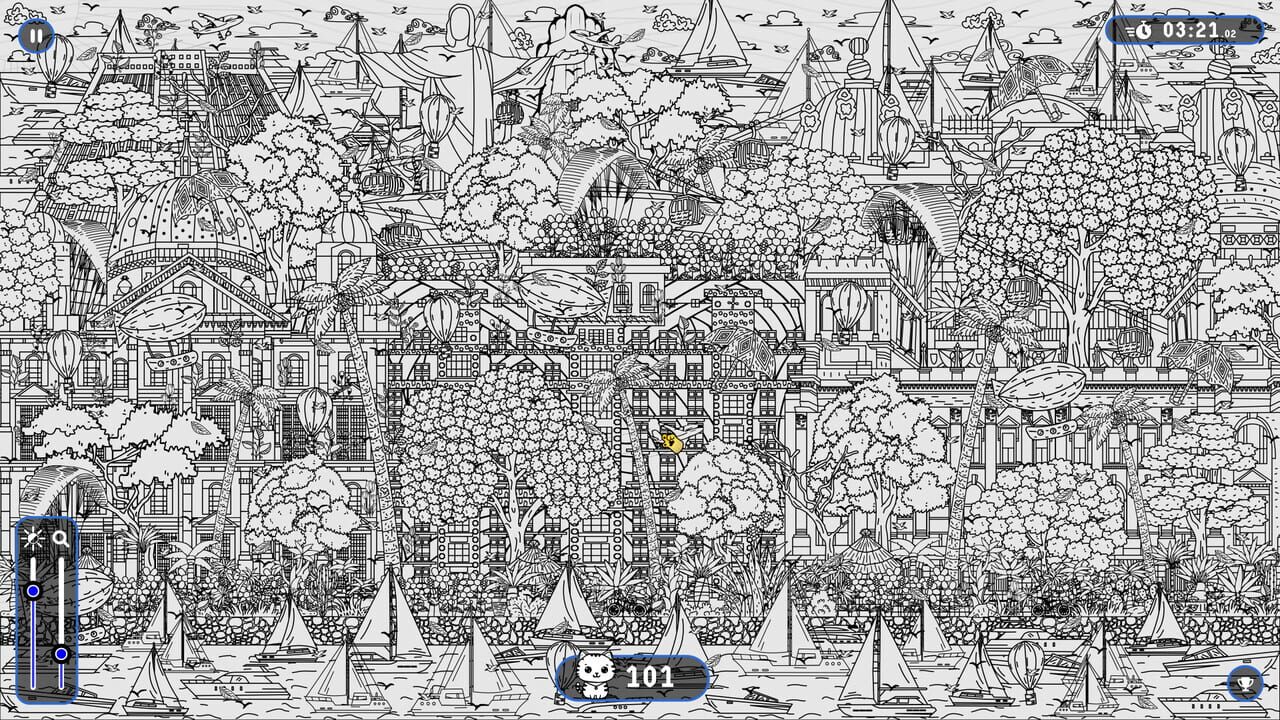The height and width of the screenshot is (720, 1280).
Task: Click the zoom slider's round handle
Action: click(61, 653)
